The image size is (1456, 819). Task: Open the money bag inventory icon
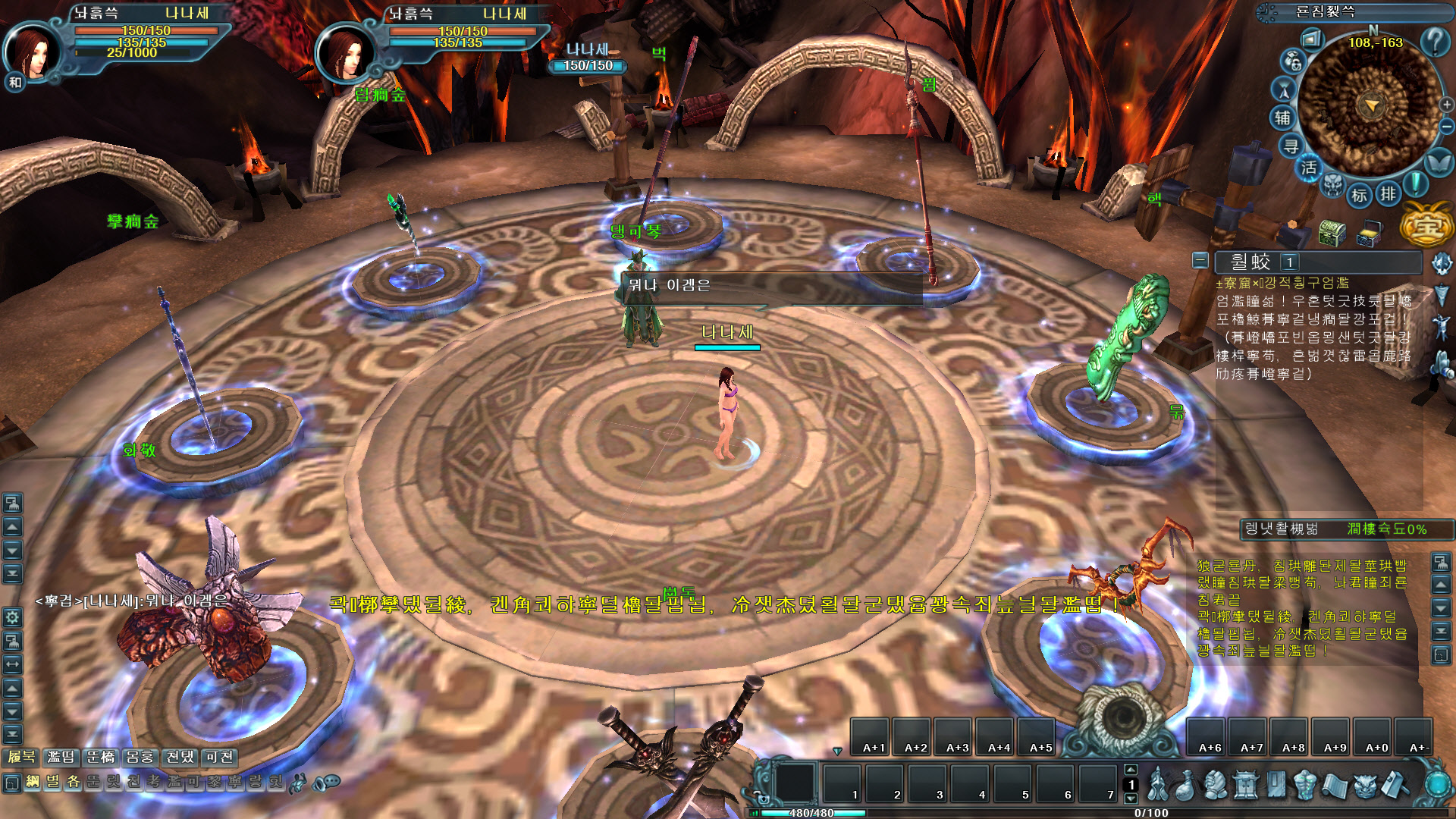(x=1185, y=786)
